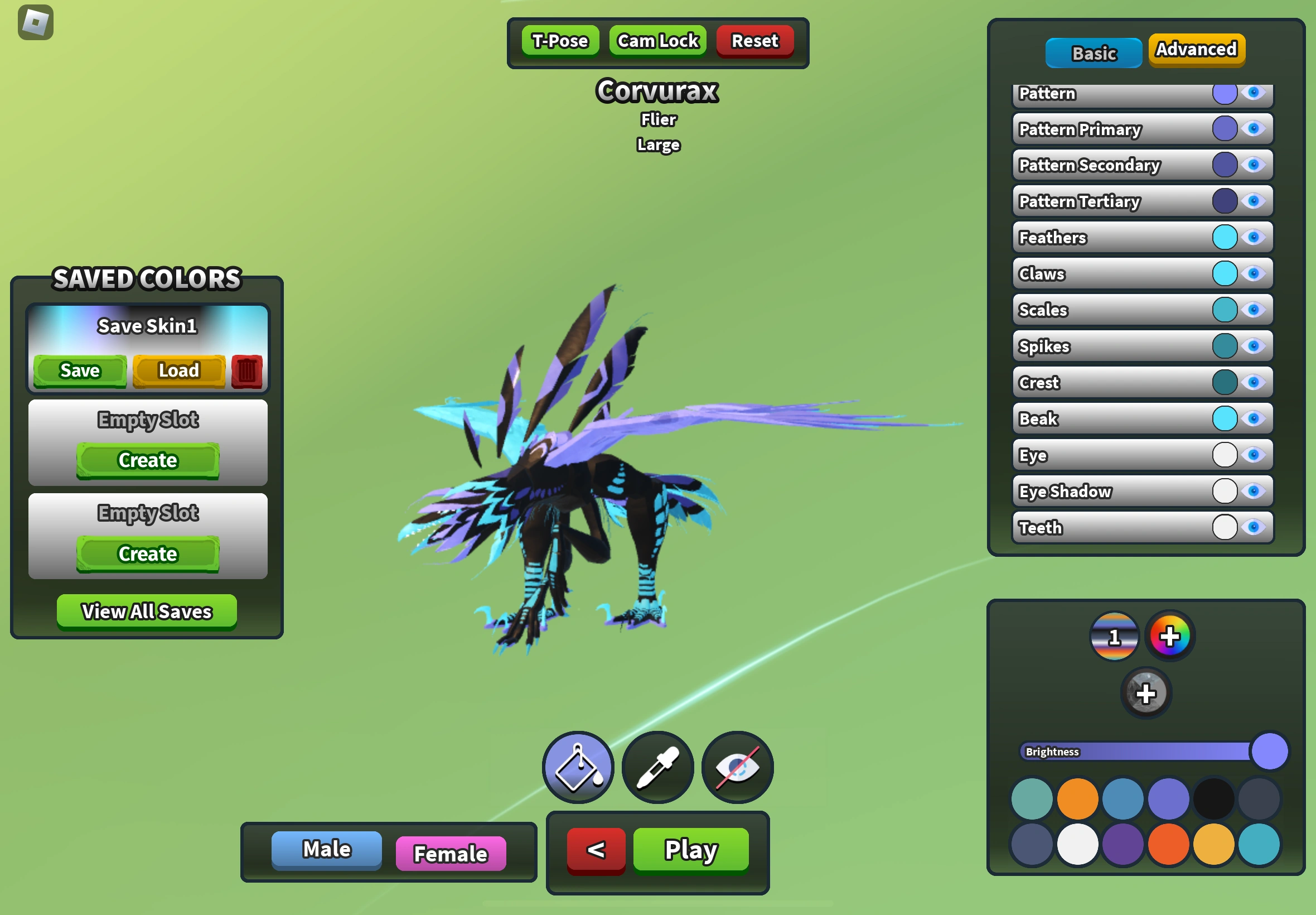The image size is (1316, 915).
Task: Add a new color with the plus icon
Action: [1146, 692]
